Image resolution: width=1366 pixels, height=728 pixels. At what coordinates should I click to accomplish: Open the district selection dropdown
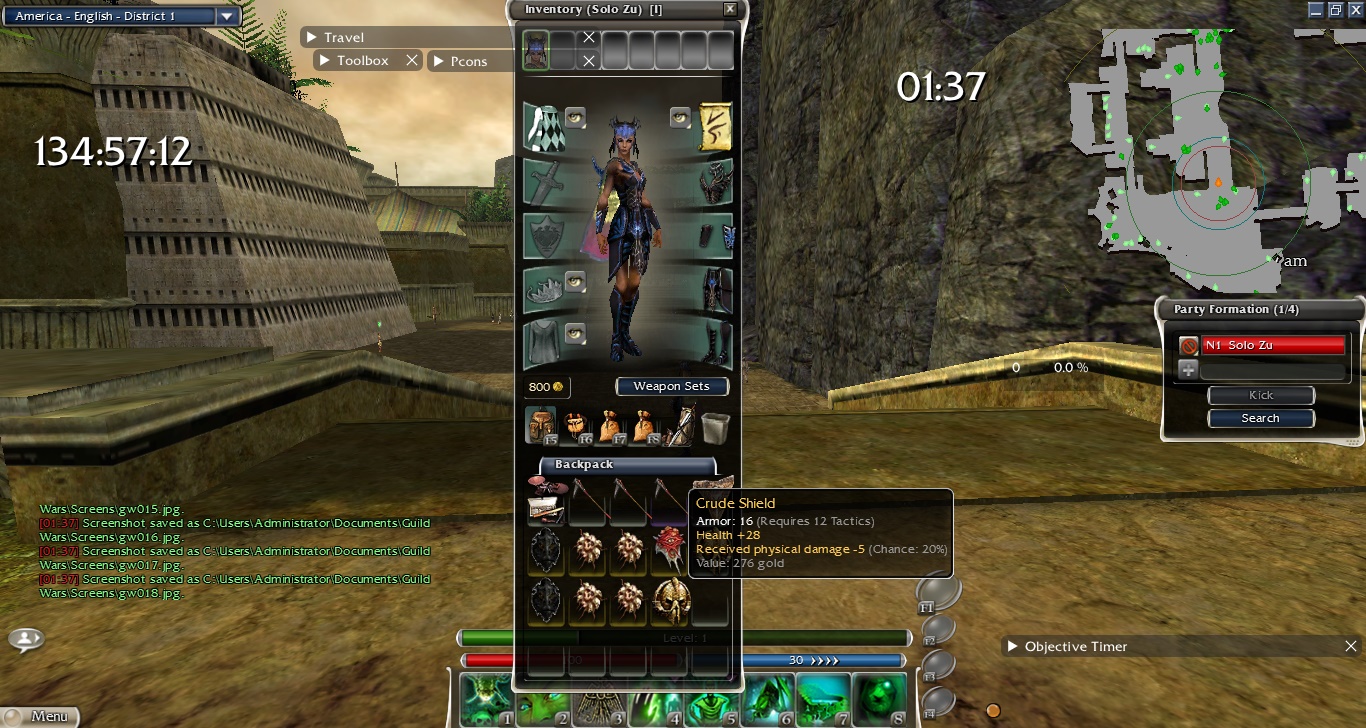pos(227,16)
